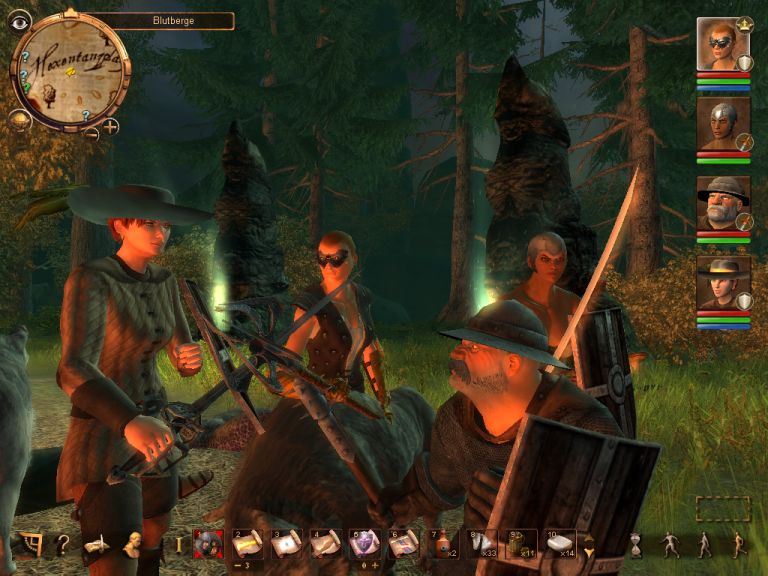This screenshot has height=576, width=768.
Task: Select the running movement mode icon
Action: point(738,545)
